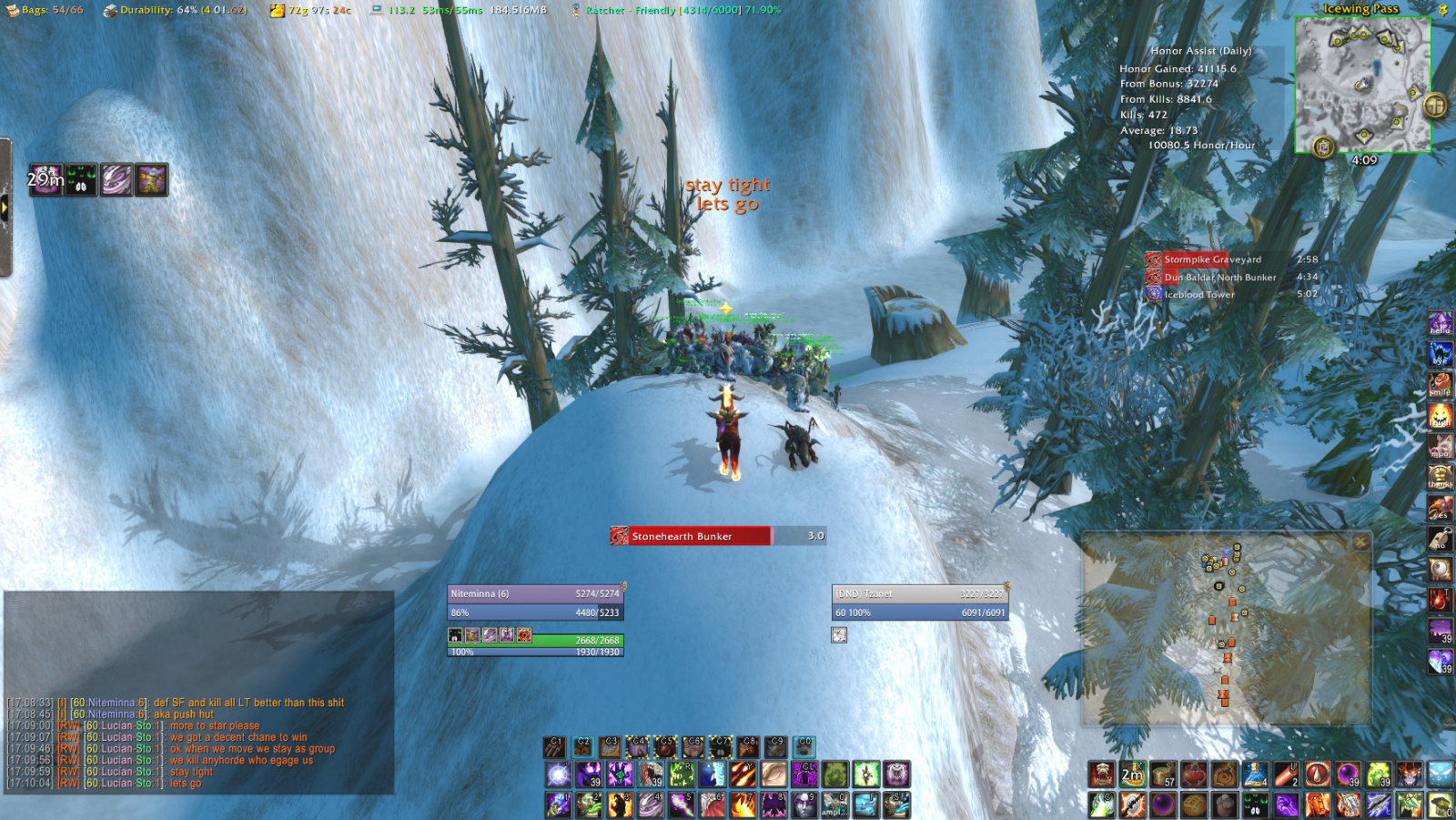Apply the bandage icon showing 2 charges
Viewport: 1456px width, 820px height.
1286,774
